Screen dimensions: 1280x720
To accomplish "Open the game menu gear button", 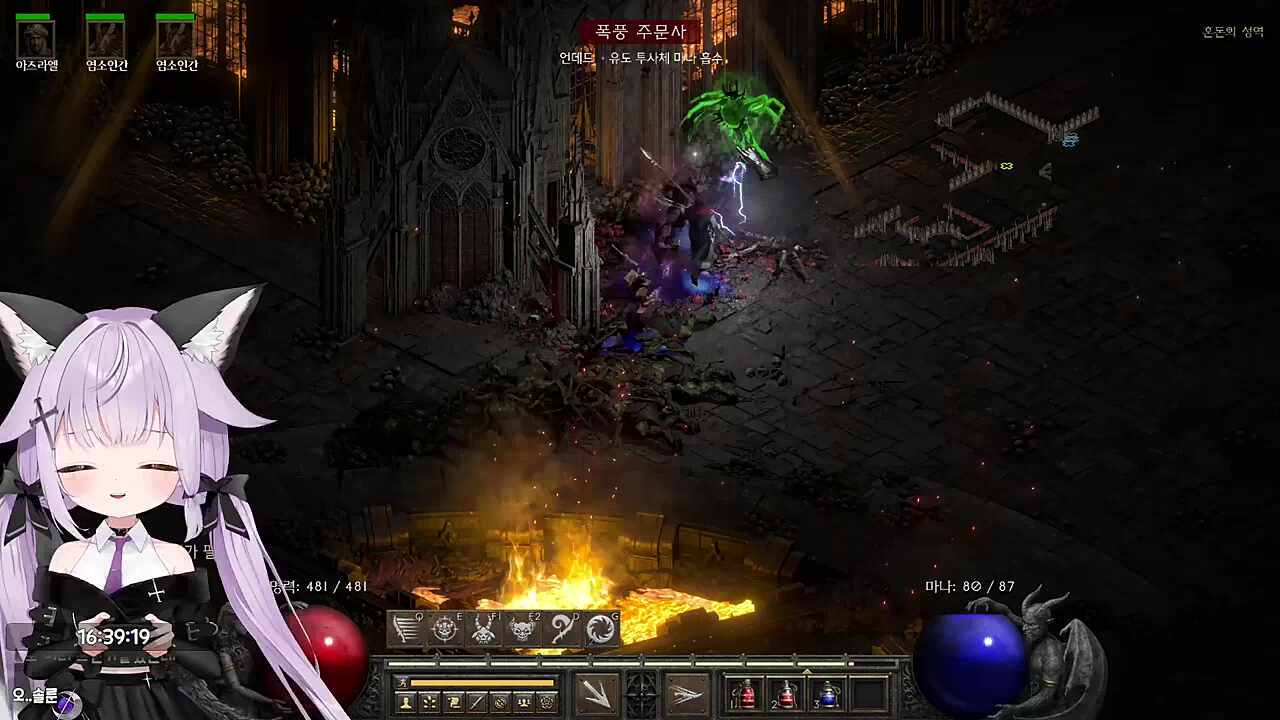I will point(546,703).
